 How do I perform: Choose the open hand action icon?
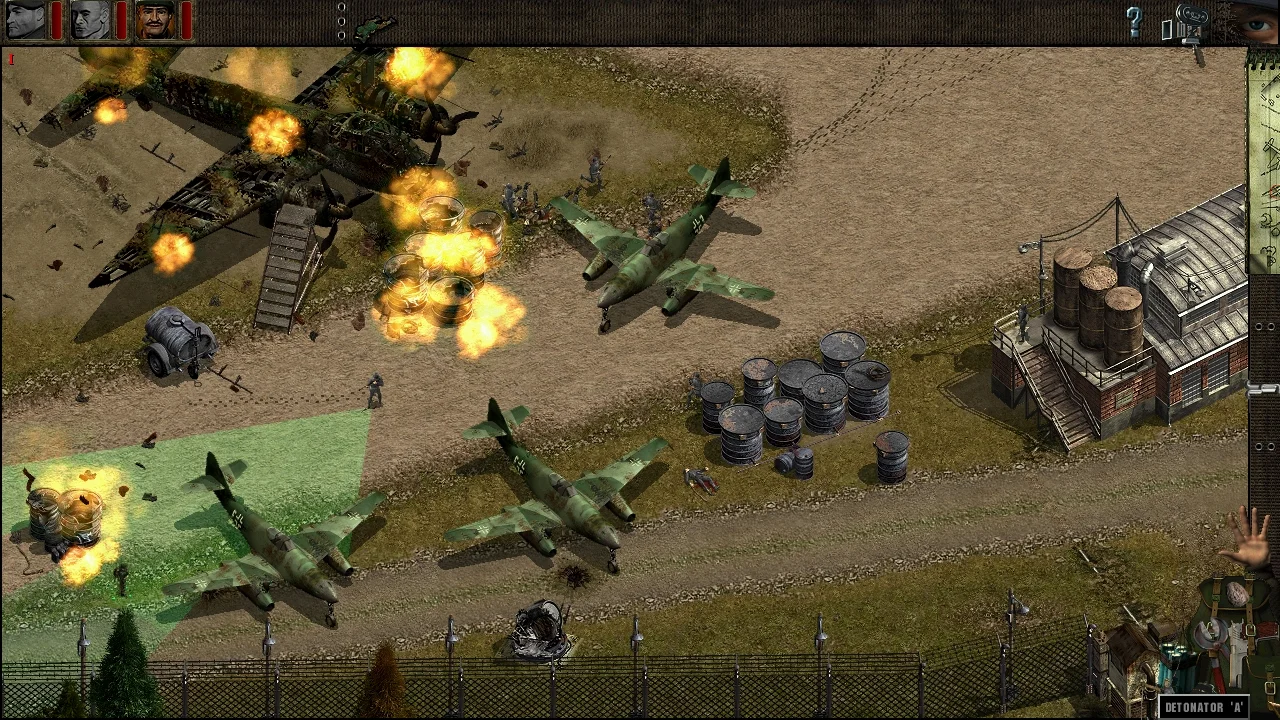pyautogui.click(x=1250, y=538)
